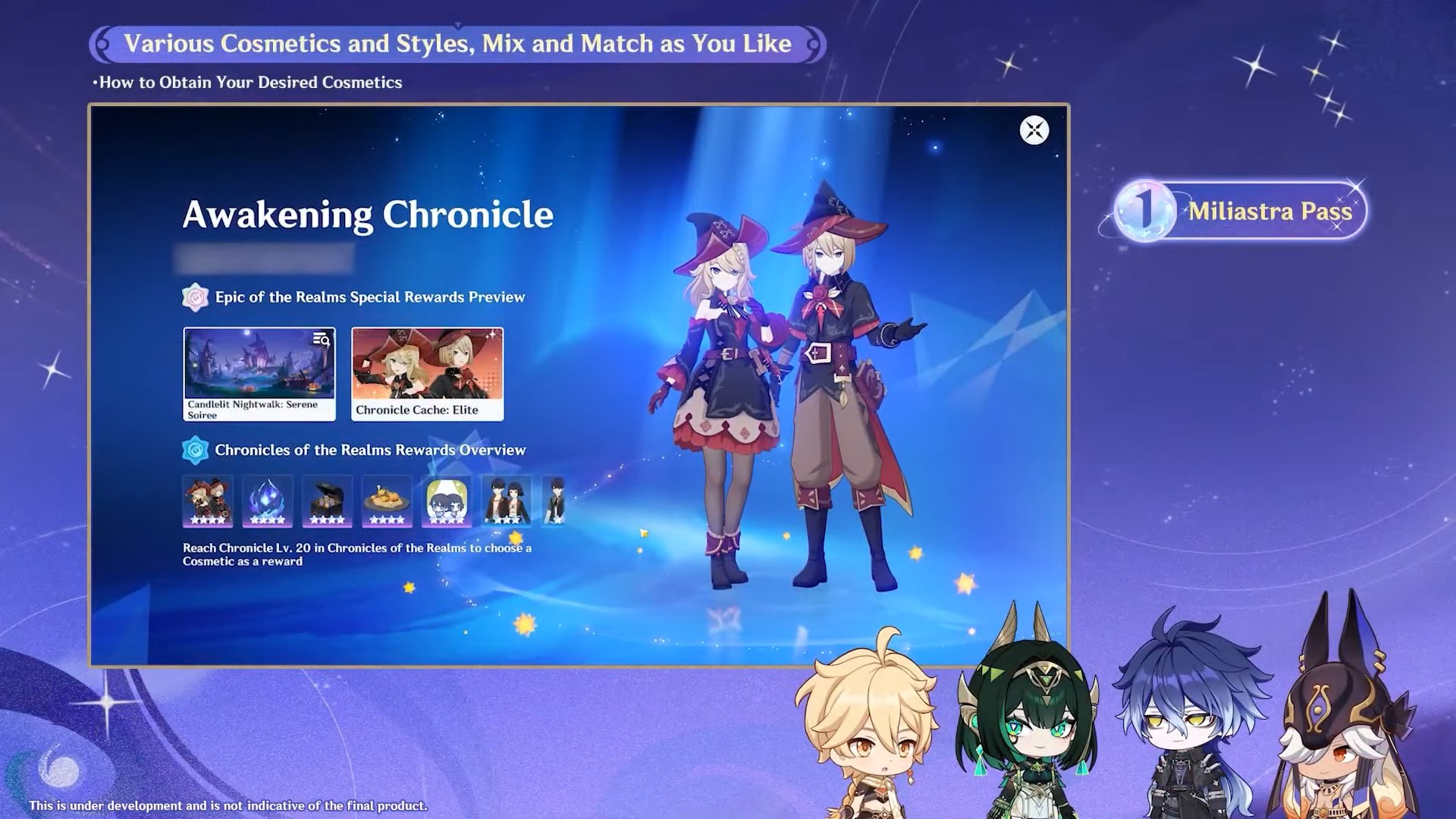
Task: Inspect the three-star jacket outfit pair reward
Action: click(507, 501)
